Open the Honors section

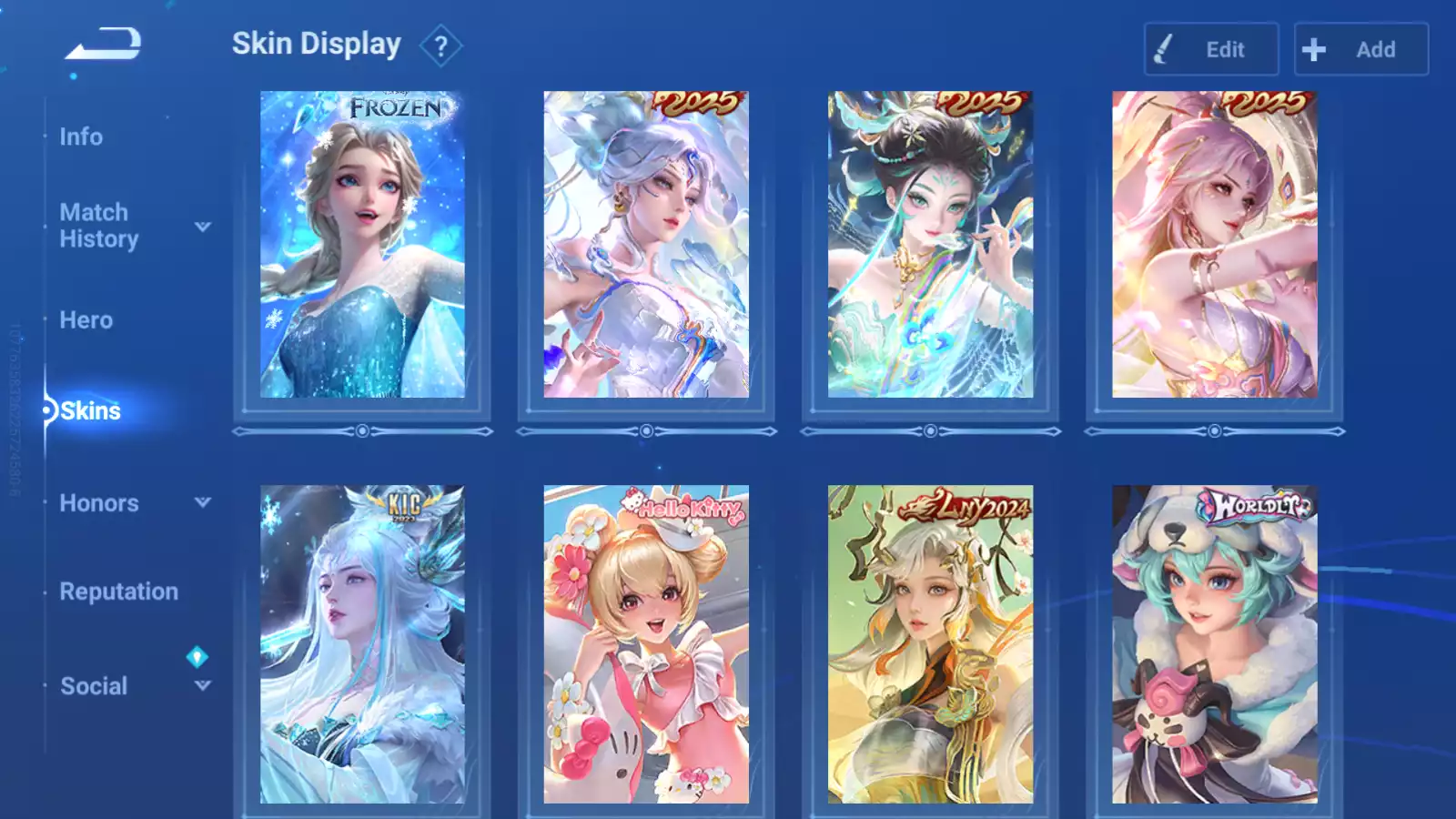(x=99, y=503)
